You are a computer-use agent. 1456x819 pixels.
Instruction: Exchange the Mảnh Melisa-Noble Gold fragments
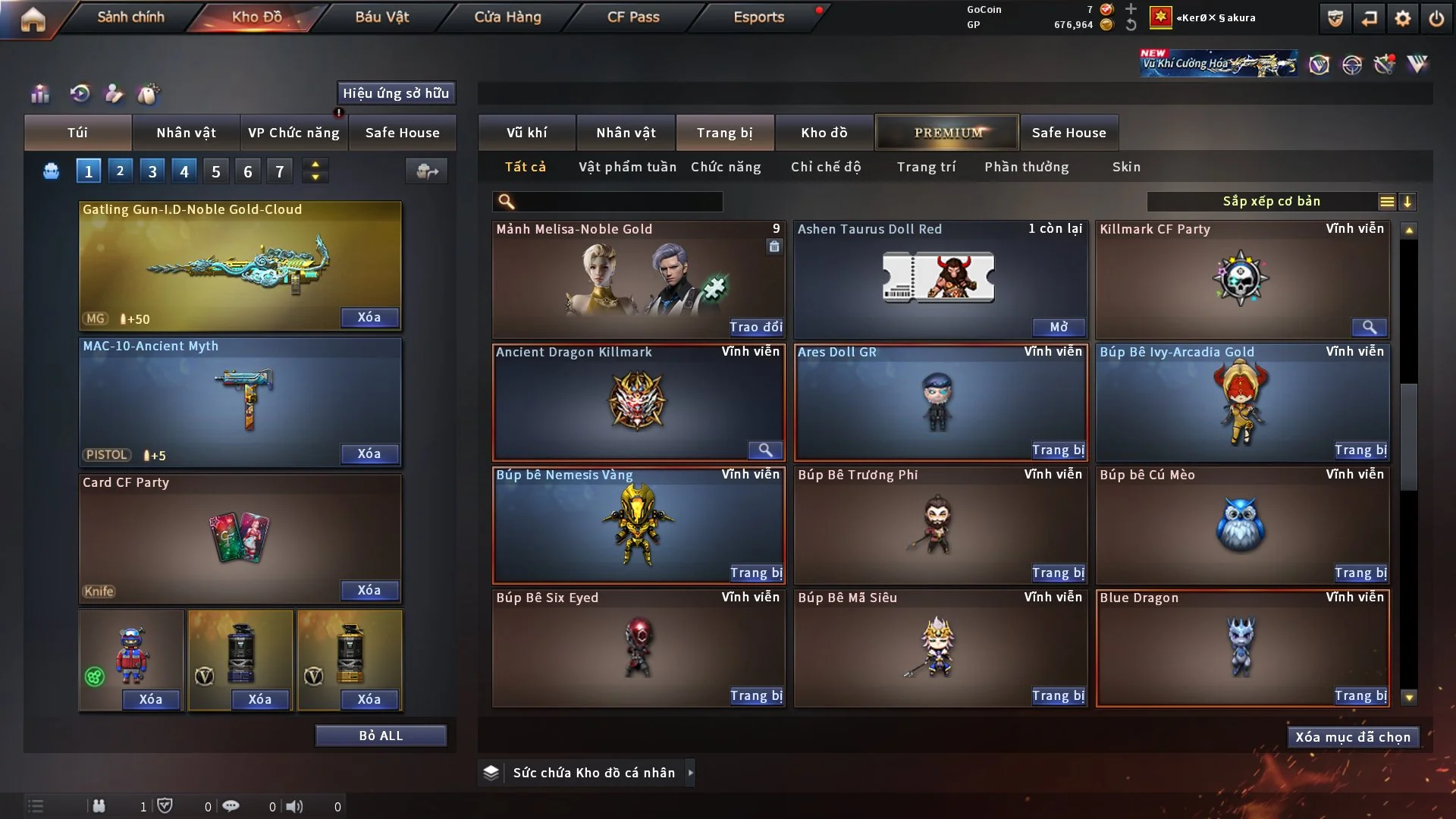755,327
